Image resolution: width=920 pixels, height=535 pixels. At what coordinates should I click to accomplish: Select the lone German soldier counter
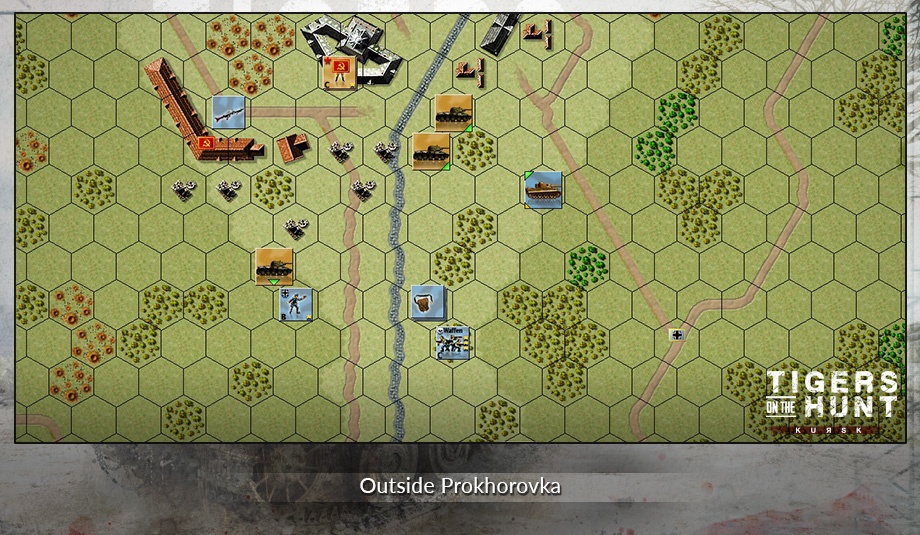(x=295, y=304)
